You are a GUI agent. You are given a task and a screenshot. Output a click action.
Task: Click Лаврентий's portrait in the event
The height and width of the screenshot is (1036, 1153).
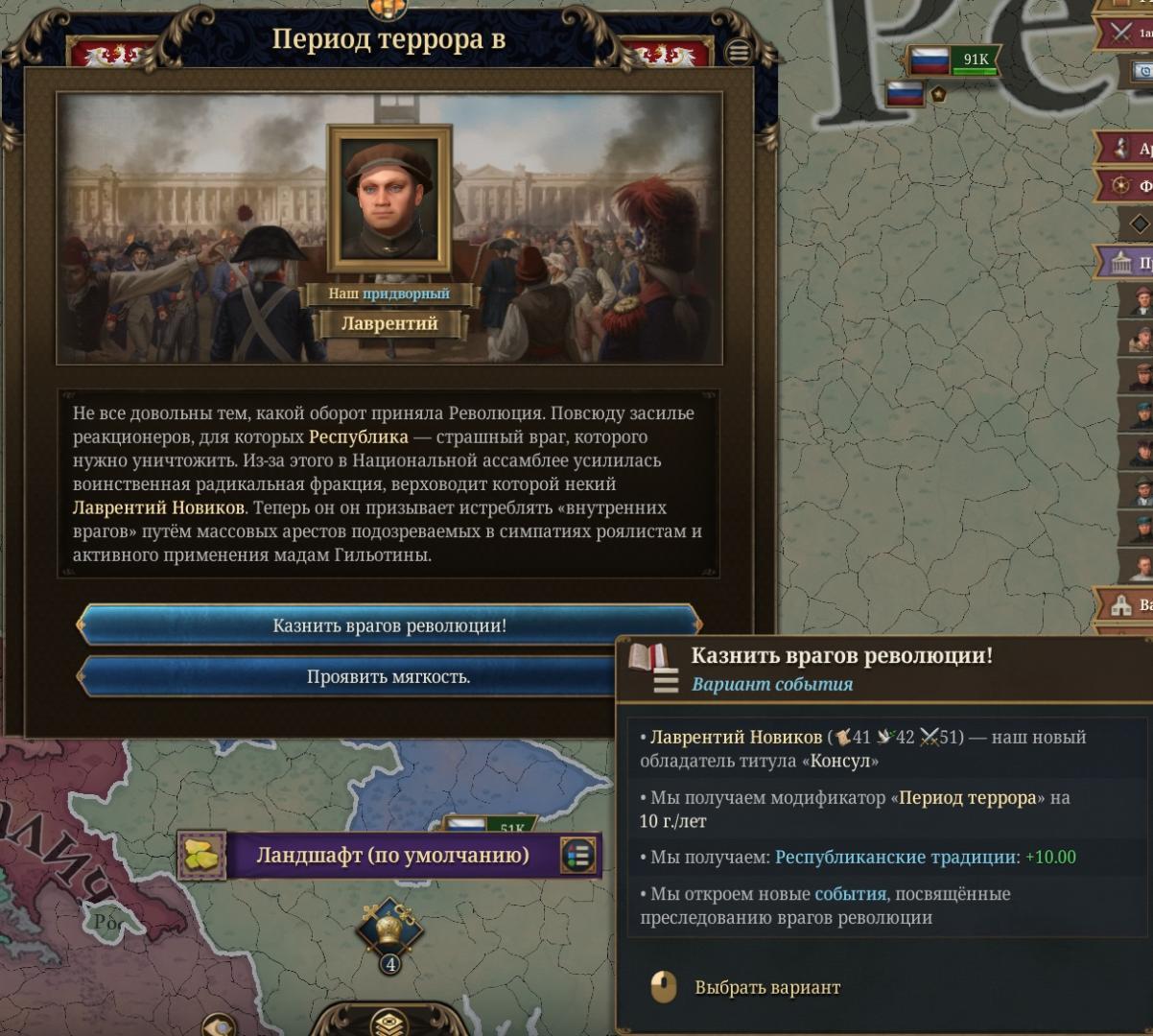(x=388, y=199)
